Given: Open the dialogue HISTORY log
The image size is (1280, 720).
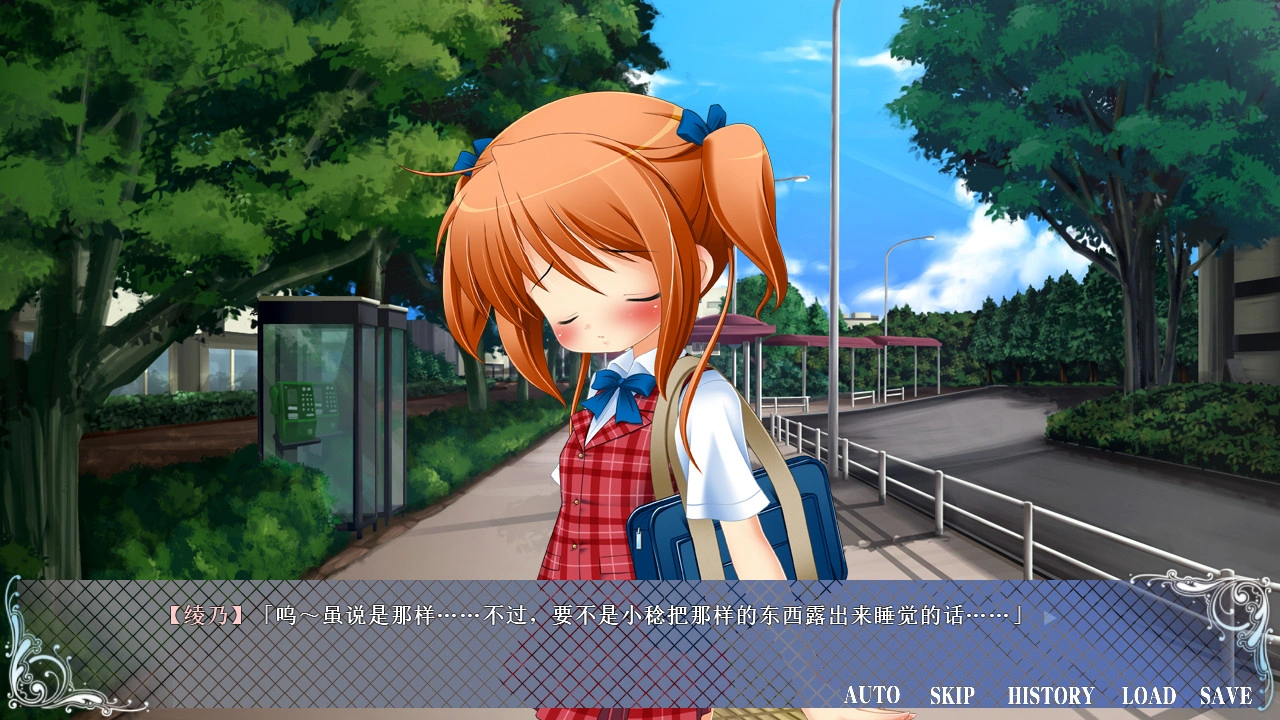Looking at the screenshot, I should 1050,695.
